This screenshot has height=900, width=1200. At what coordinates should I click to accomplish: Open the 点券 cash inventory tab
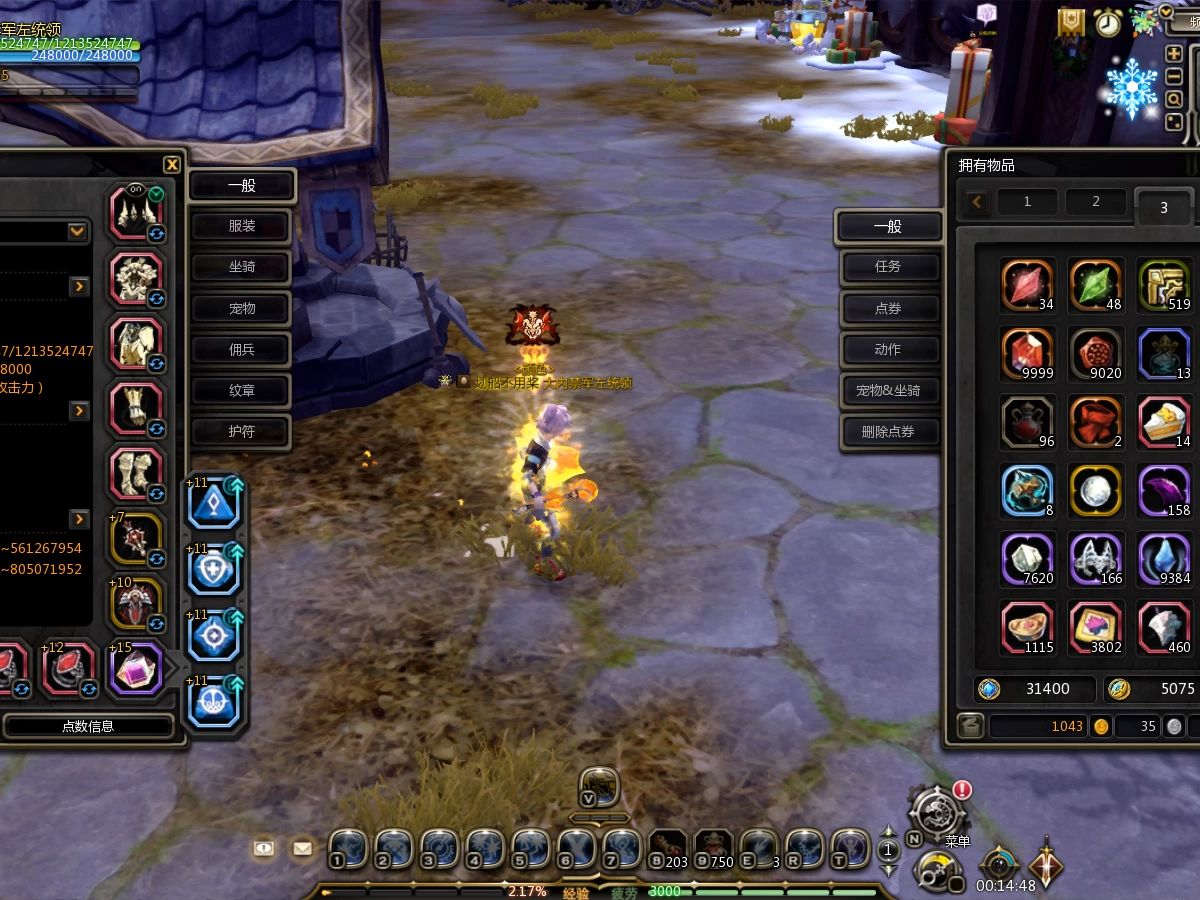pos(888,308)
